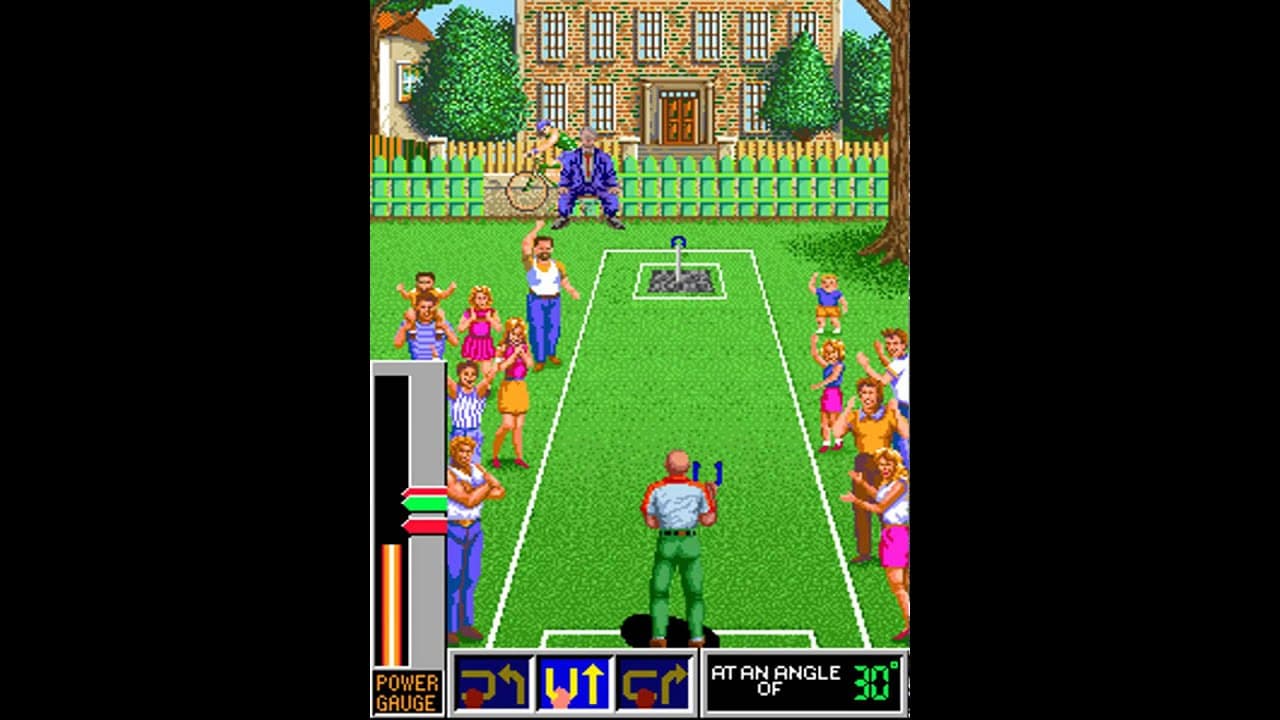The height and width of the screenshot is (720, 1280).
Task: Pick the right-curve throw icon
Action: 654,683
